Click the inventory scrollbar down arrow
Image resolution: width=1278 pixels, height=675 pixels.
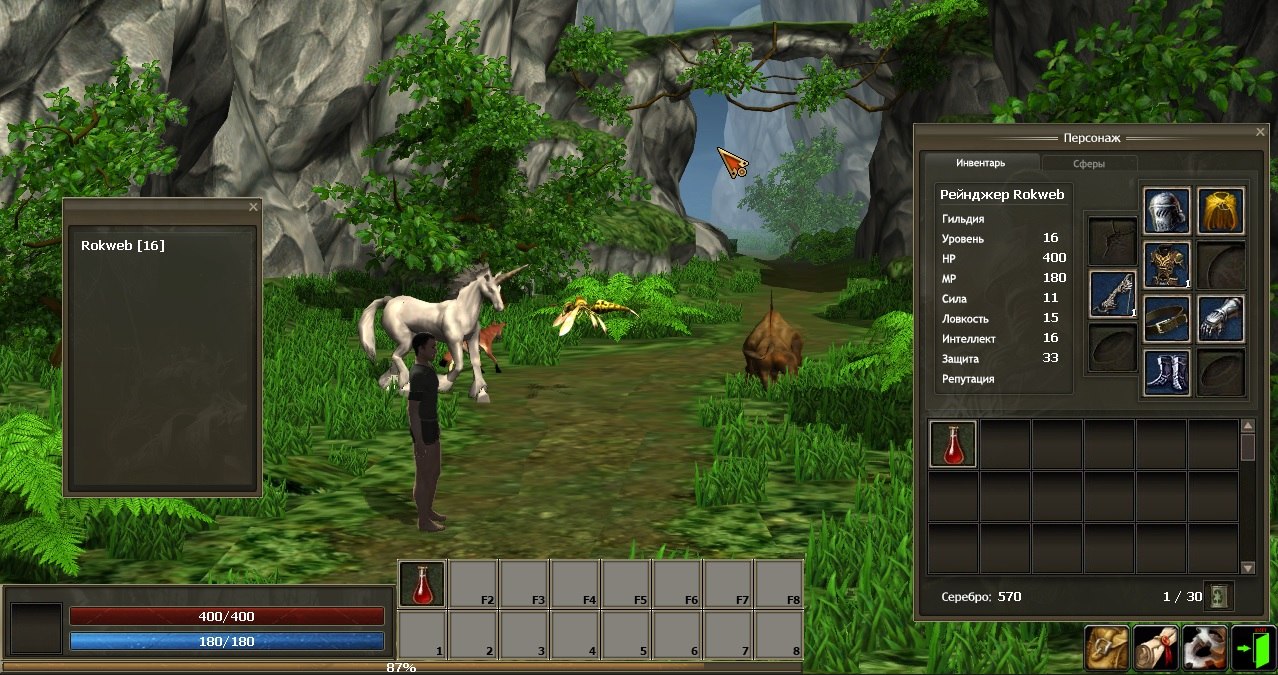[1248, 567]
